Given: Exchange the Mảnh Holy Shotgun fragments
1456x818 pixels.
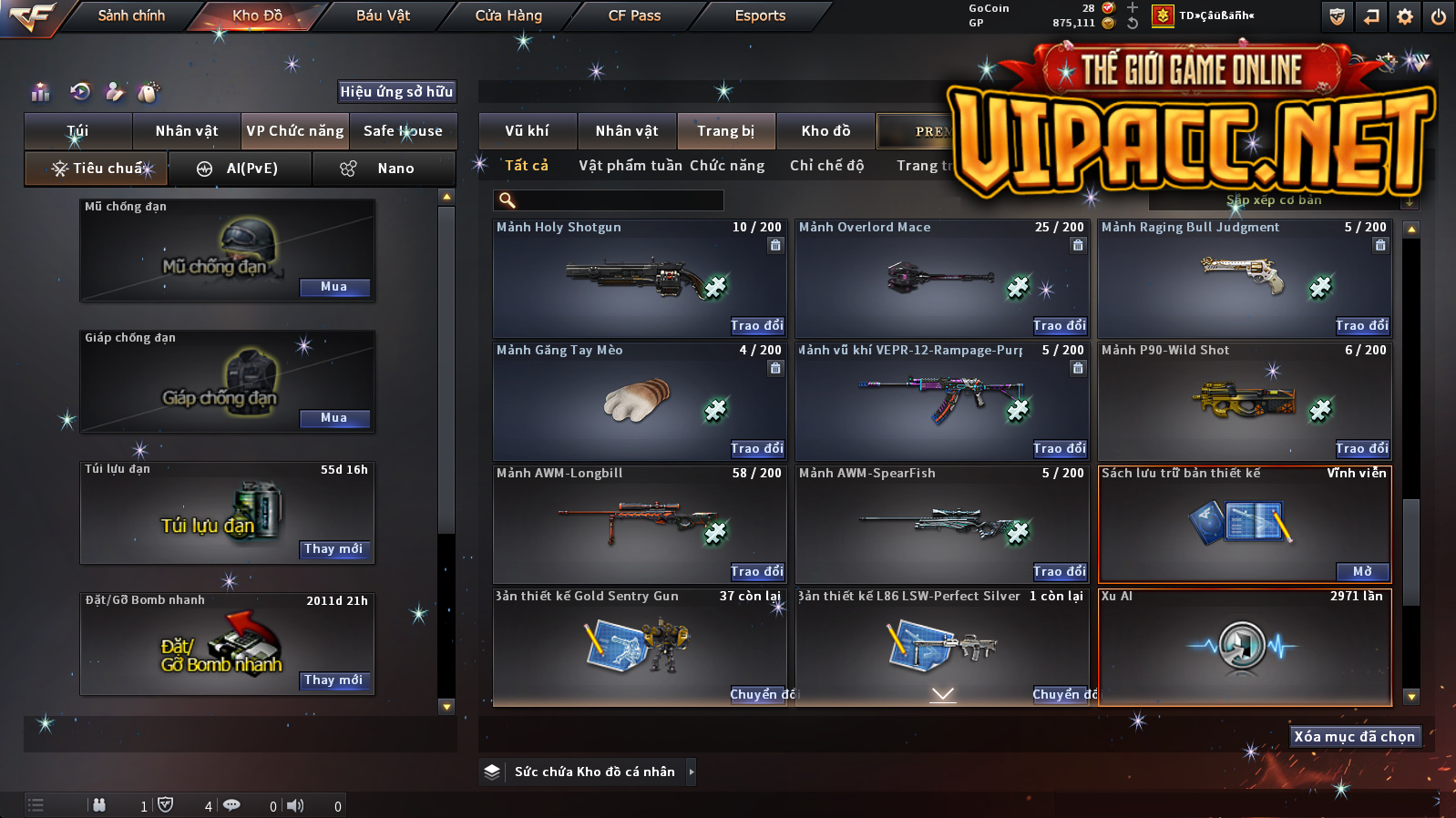Looking at the screenshot, I should [x=756, y=326].
